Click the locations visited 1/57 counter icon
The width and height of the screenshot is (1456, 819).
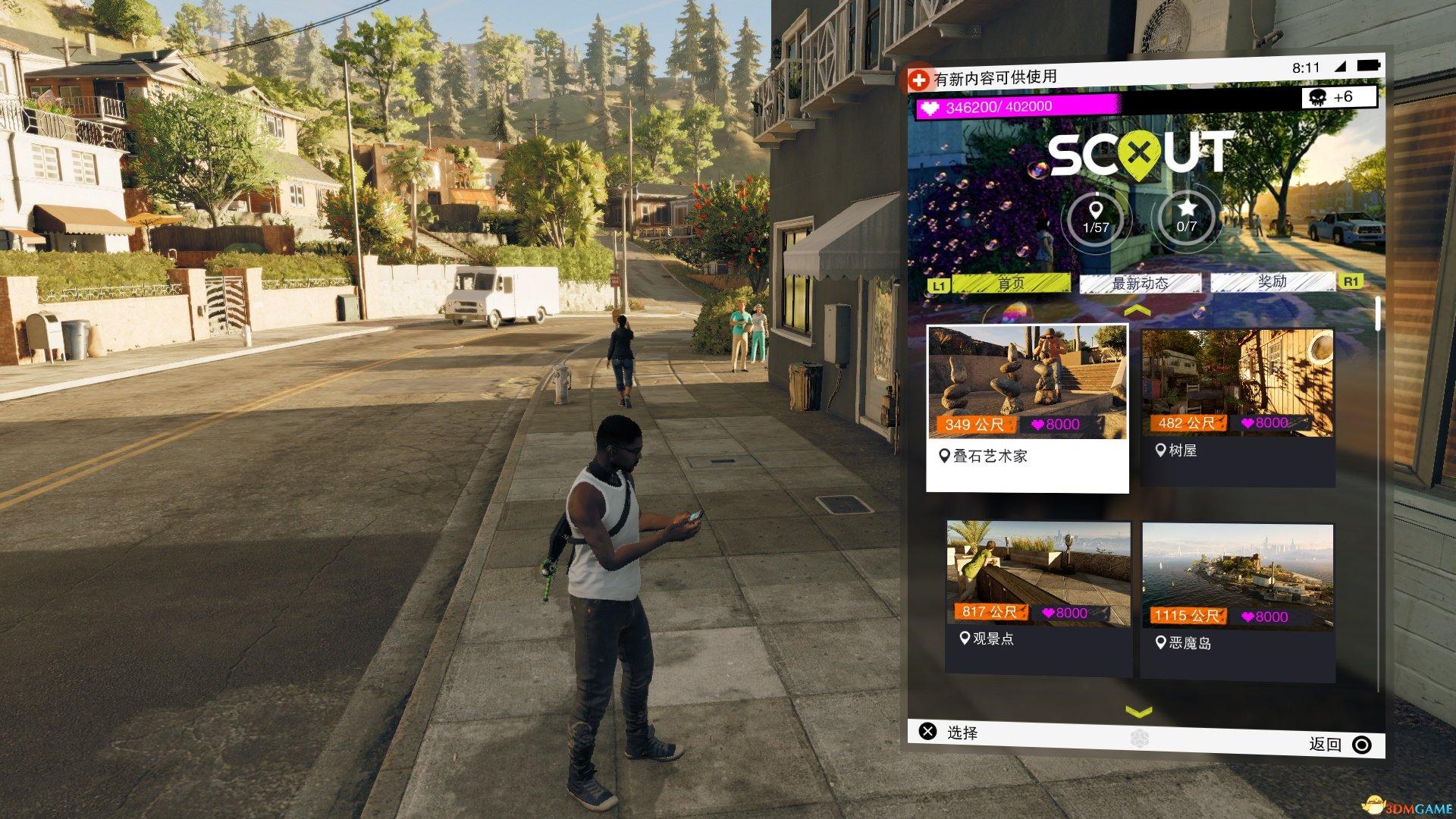(1096, 218)
